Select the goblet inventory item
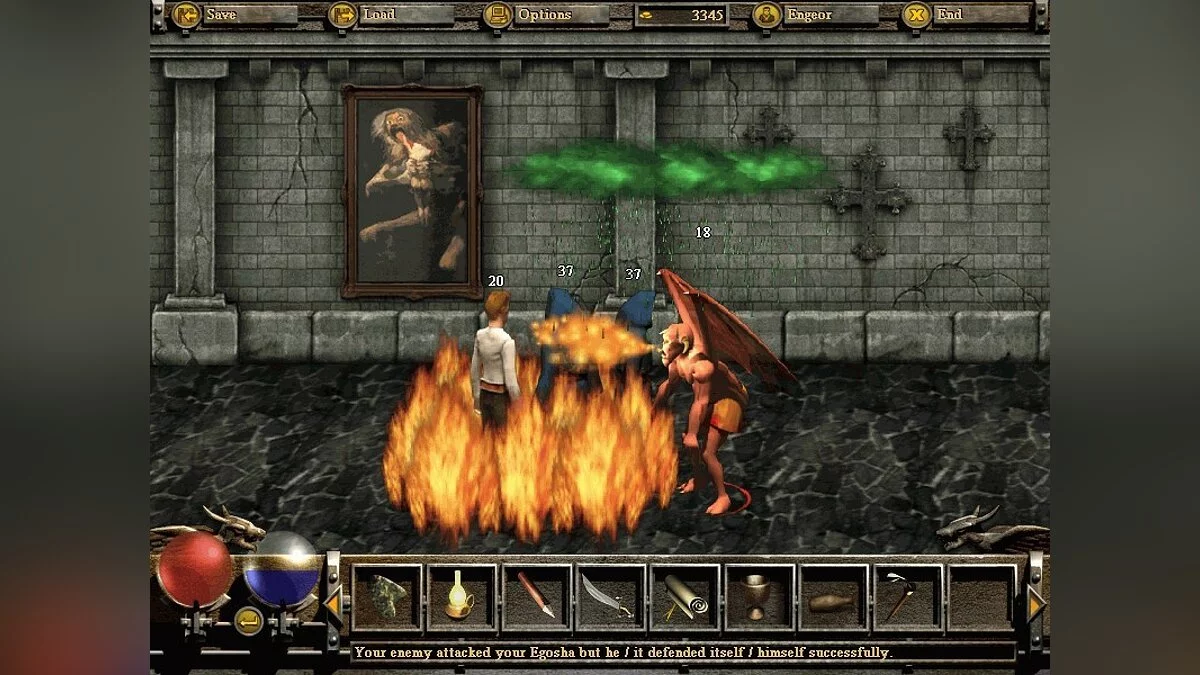Viewport: 1200px width, 675px height. (x=760, y=598)
